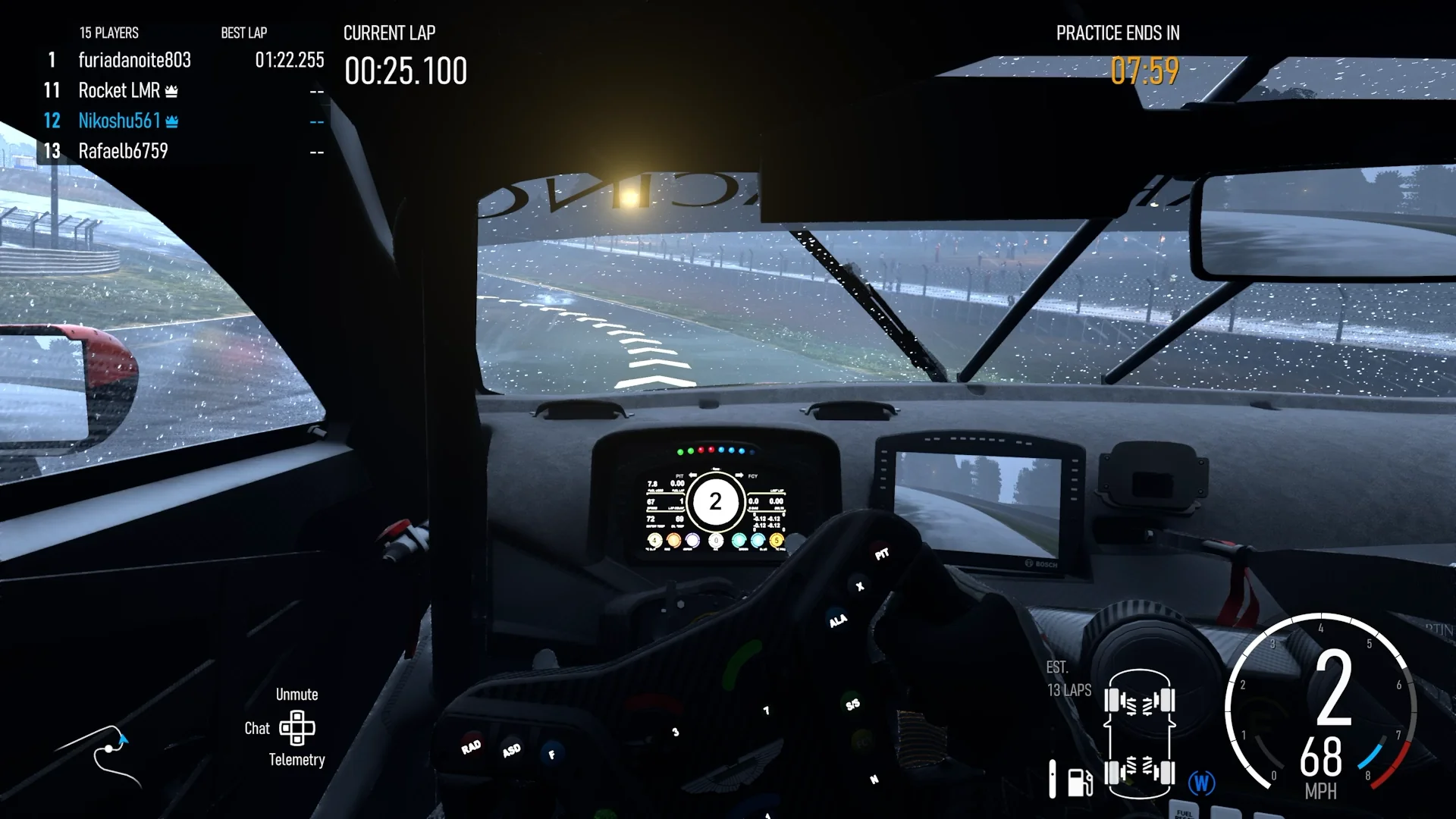Image resolution: width=1456 pixels, height=819 pixels.
Task: Select player furiadanoite803 on leaderboard
Action: pos(134,61)
